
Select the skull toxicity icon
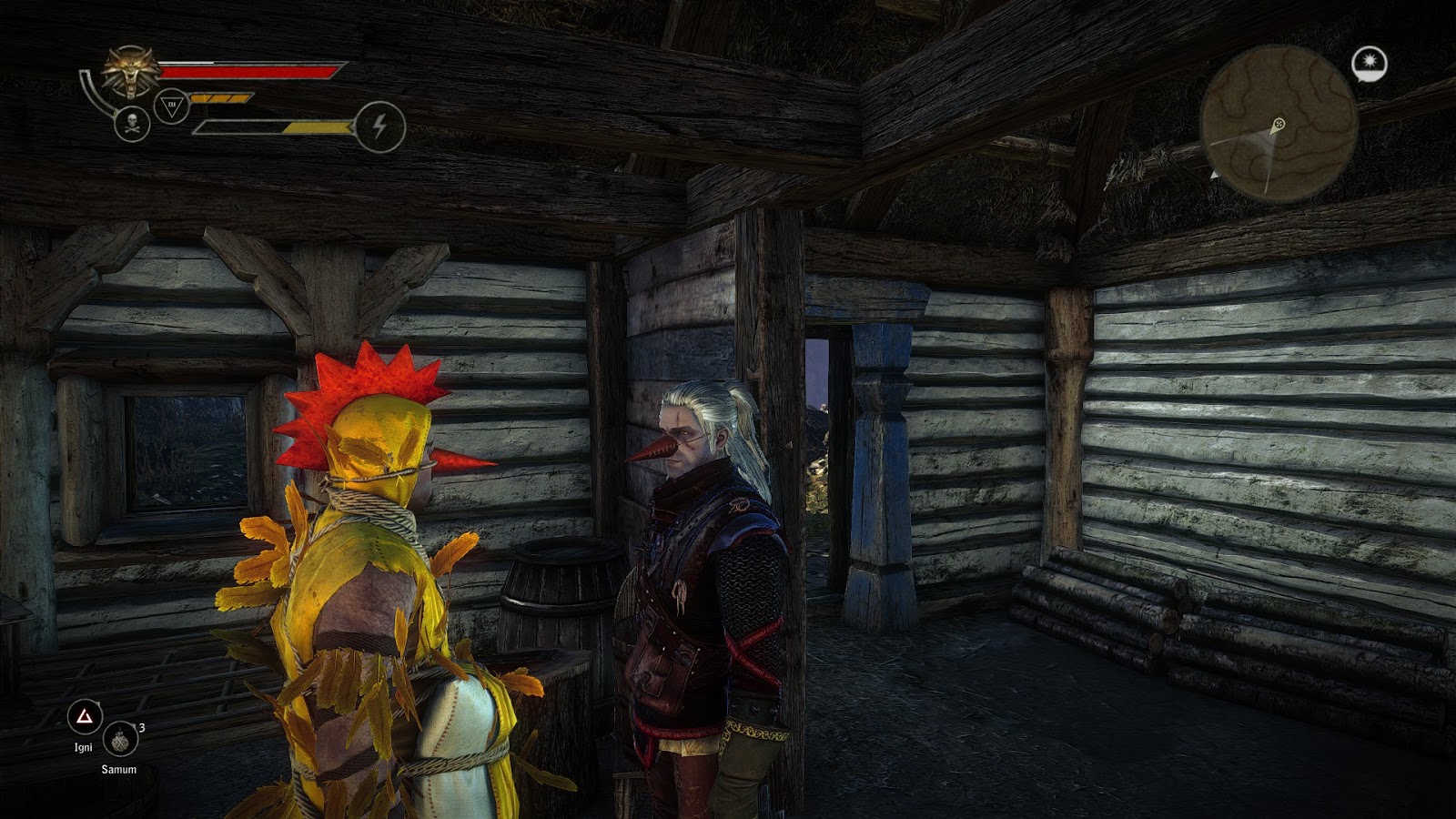[131, 125]
